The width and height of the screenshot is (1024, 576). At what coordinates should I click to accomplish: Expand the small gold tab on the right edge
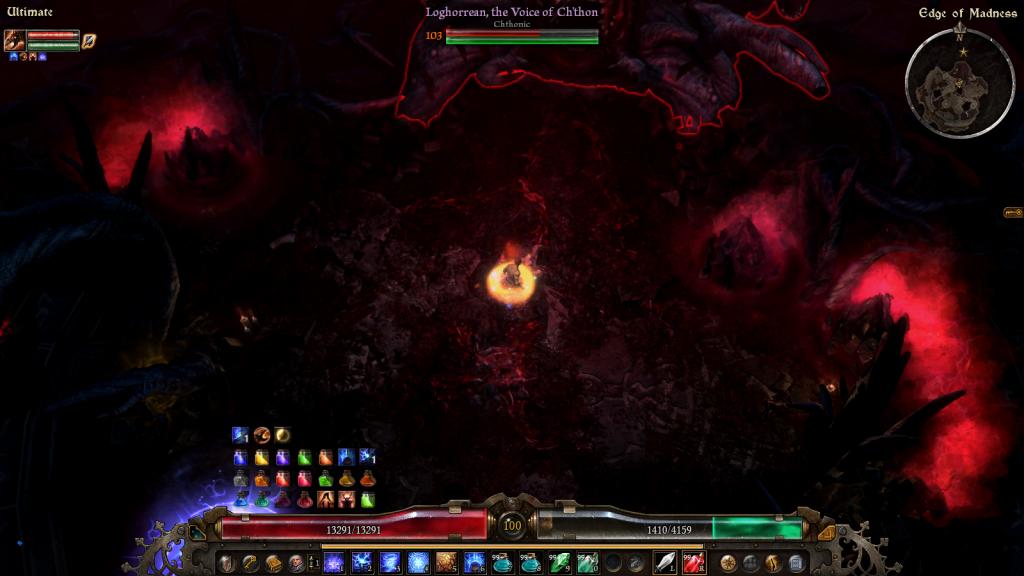tap(1013, 212)
